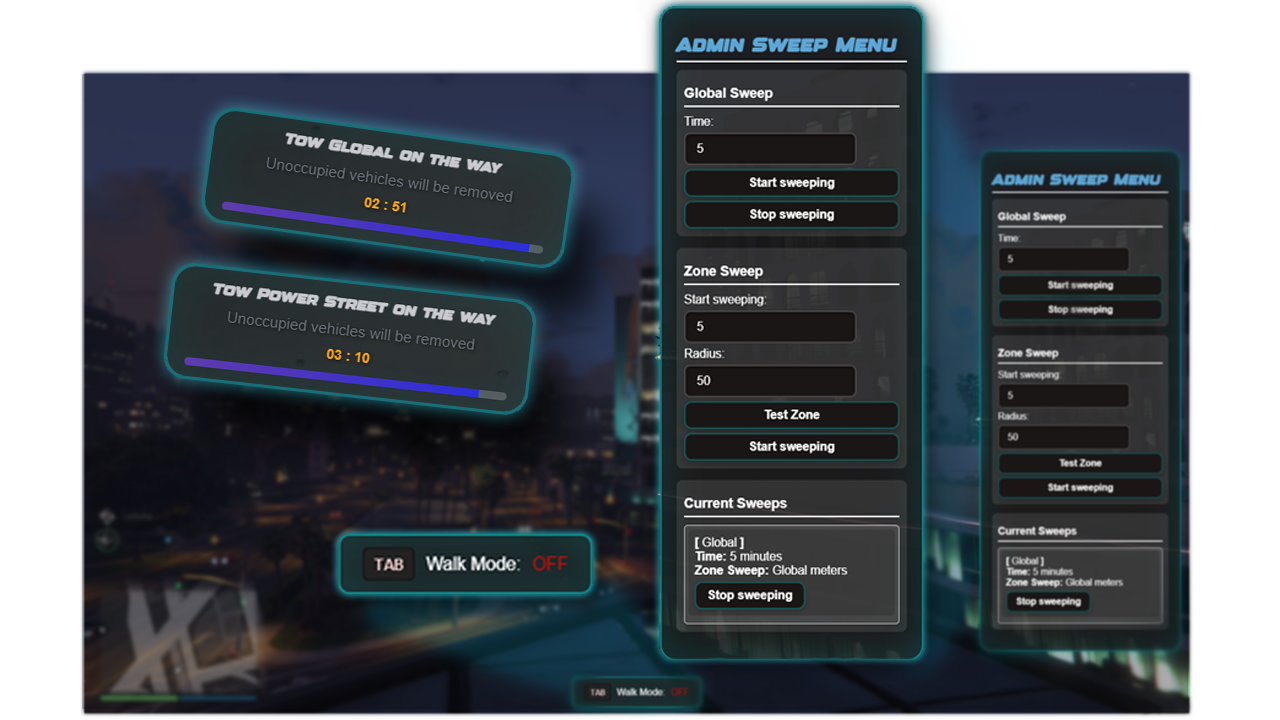Viewport: 1280px width, 720px height.
Task: Click the Zone Sweep start time input
Action: pos(769,326)
